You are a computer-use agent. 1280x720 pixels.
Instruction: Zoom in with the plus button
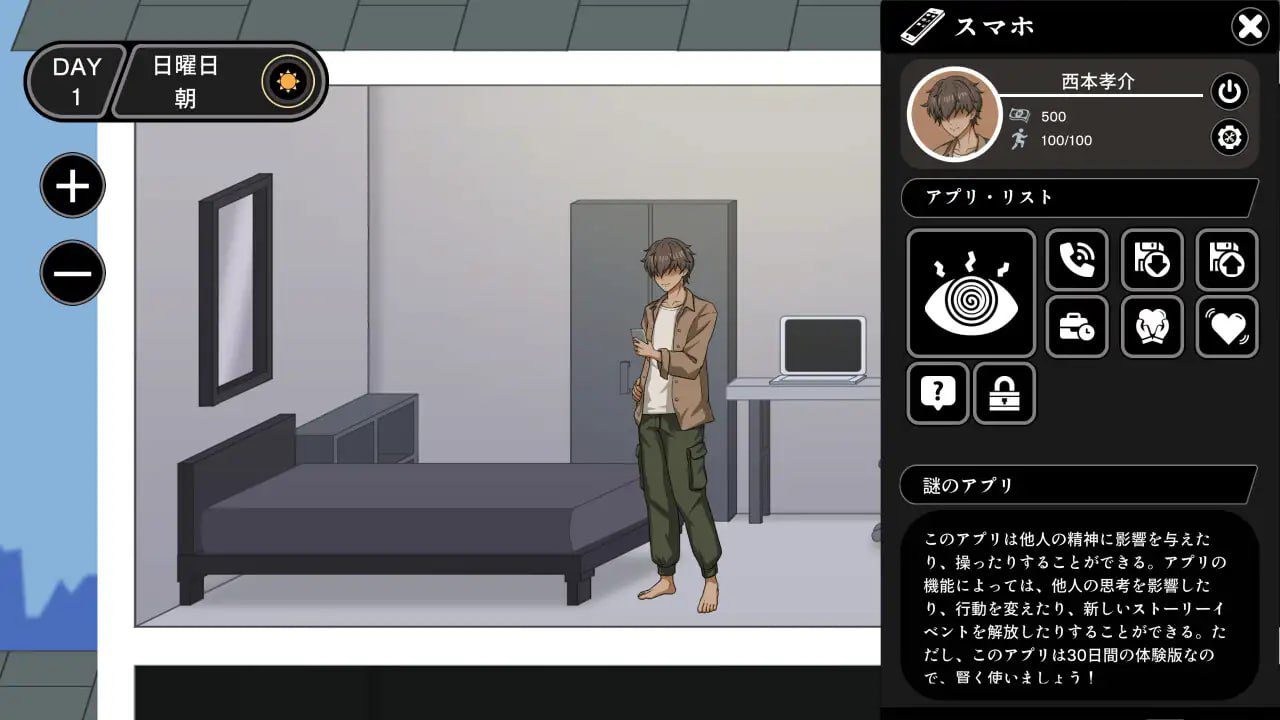pyautogui.click(x=70, y=185)
